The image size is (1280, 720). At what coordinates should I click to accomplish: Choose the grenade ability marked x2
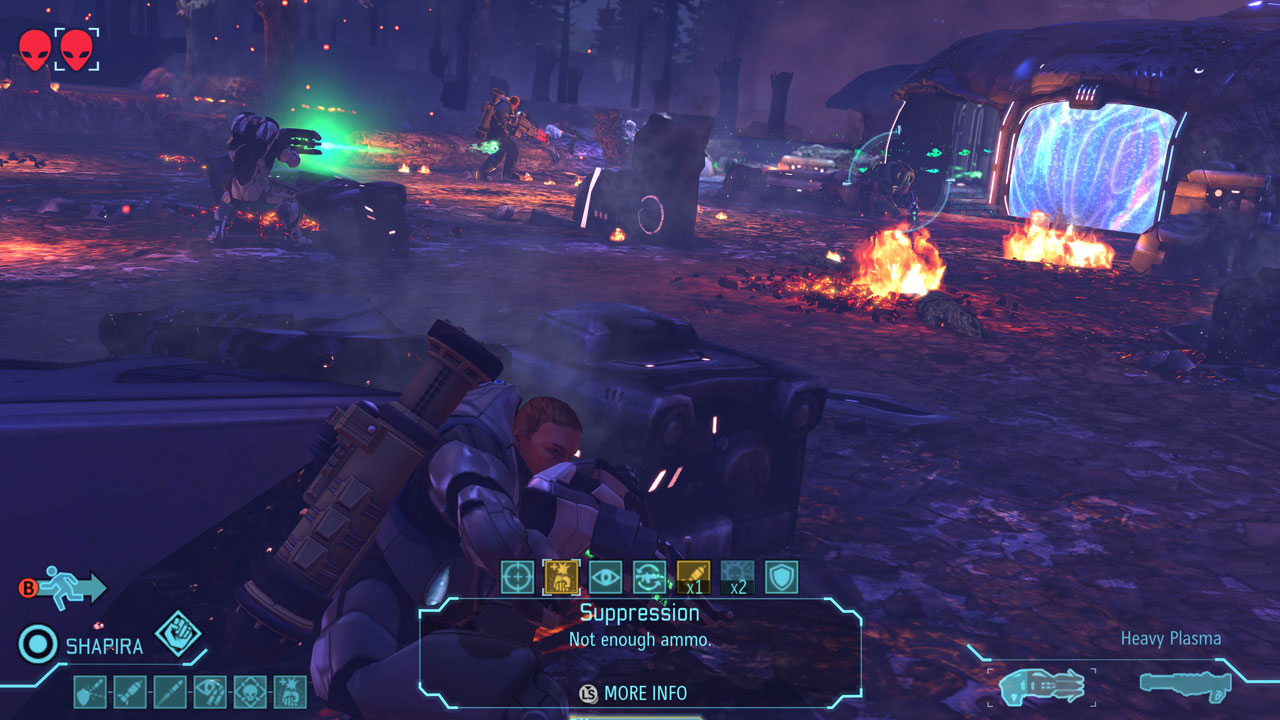tap(737, 577)
